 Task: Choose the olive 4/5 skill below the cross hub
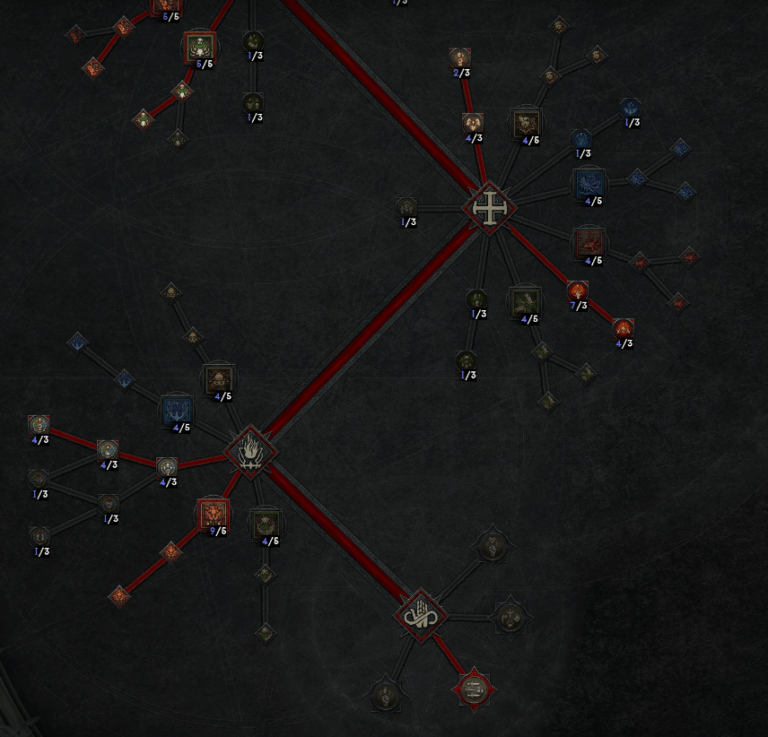pos(524,301)
